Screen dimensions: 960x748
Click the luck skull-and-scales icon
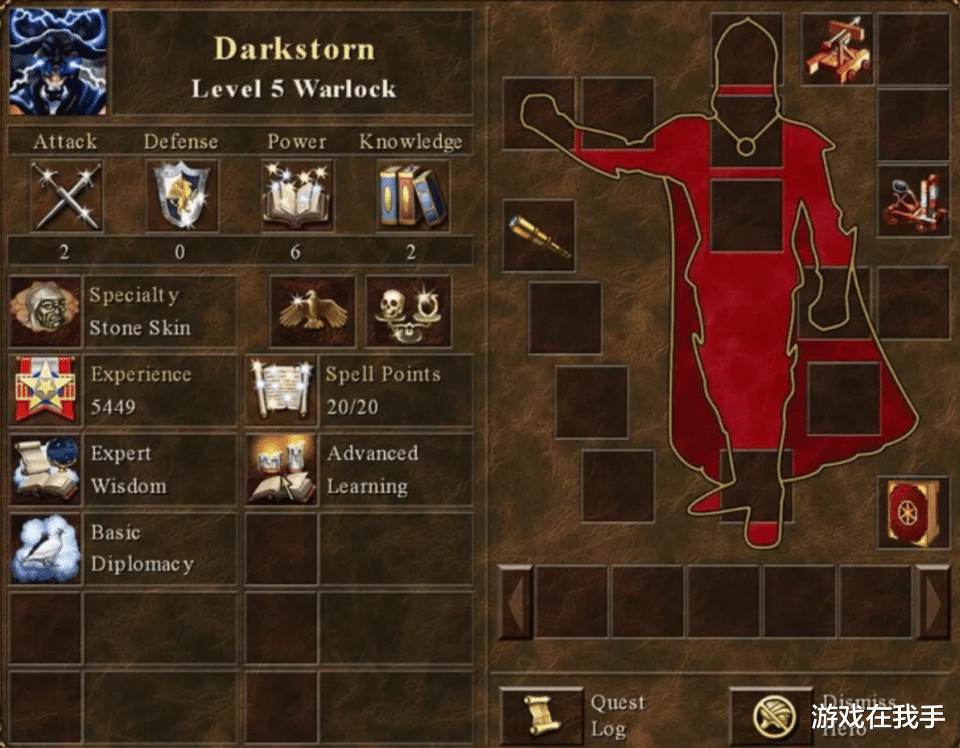pos(408,312)
